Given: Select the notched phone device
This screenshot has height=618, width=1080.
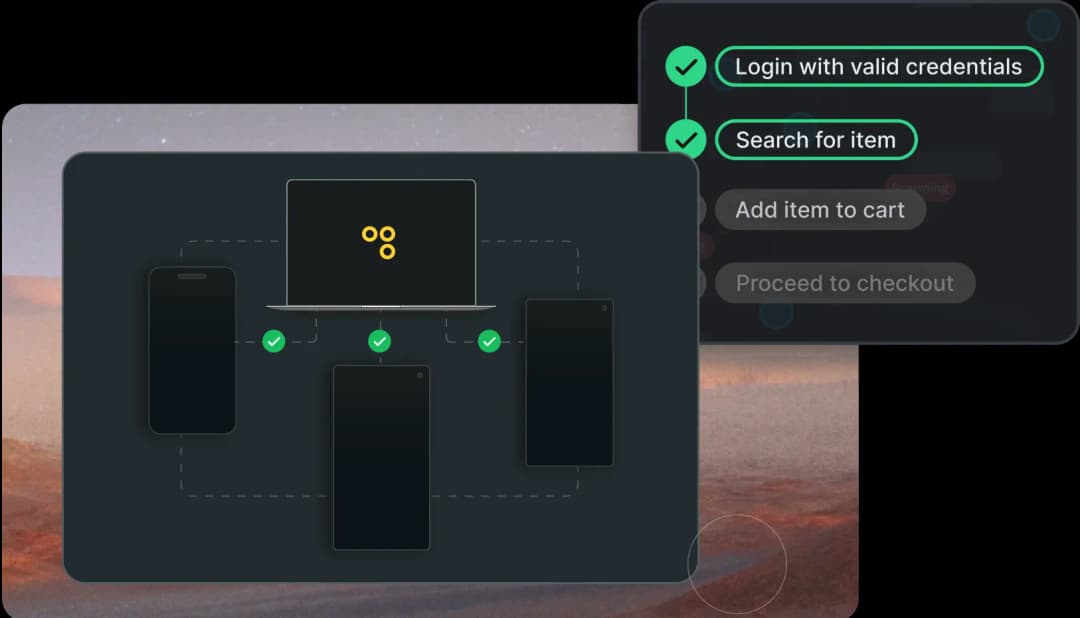Looking at the screenshot, I should 192,350.
